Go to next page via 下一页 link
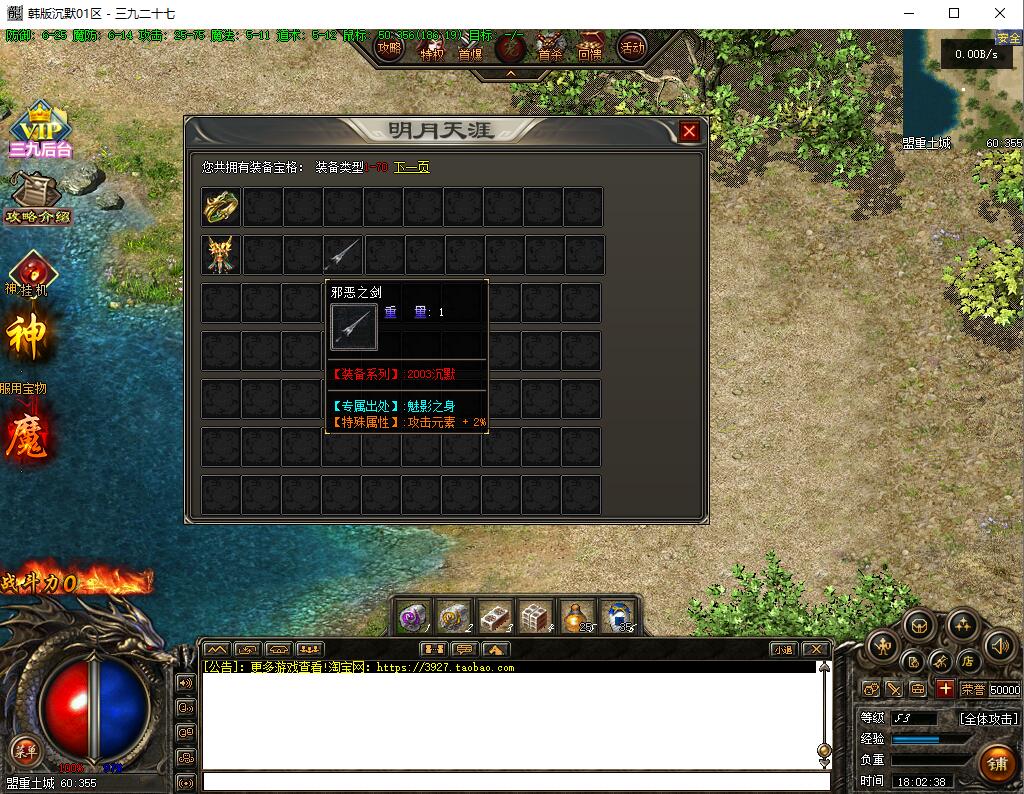Screen dimensions: 1024x794 coord(411,167)
